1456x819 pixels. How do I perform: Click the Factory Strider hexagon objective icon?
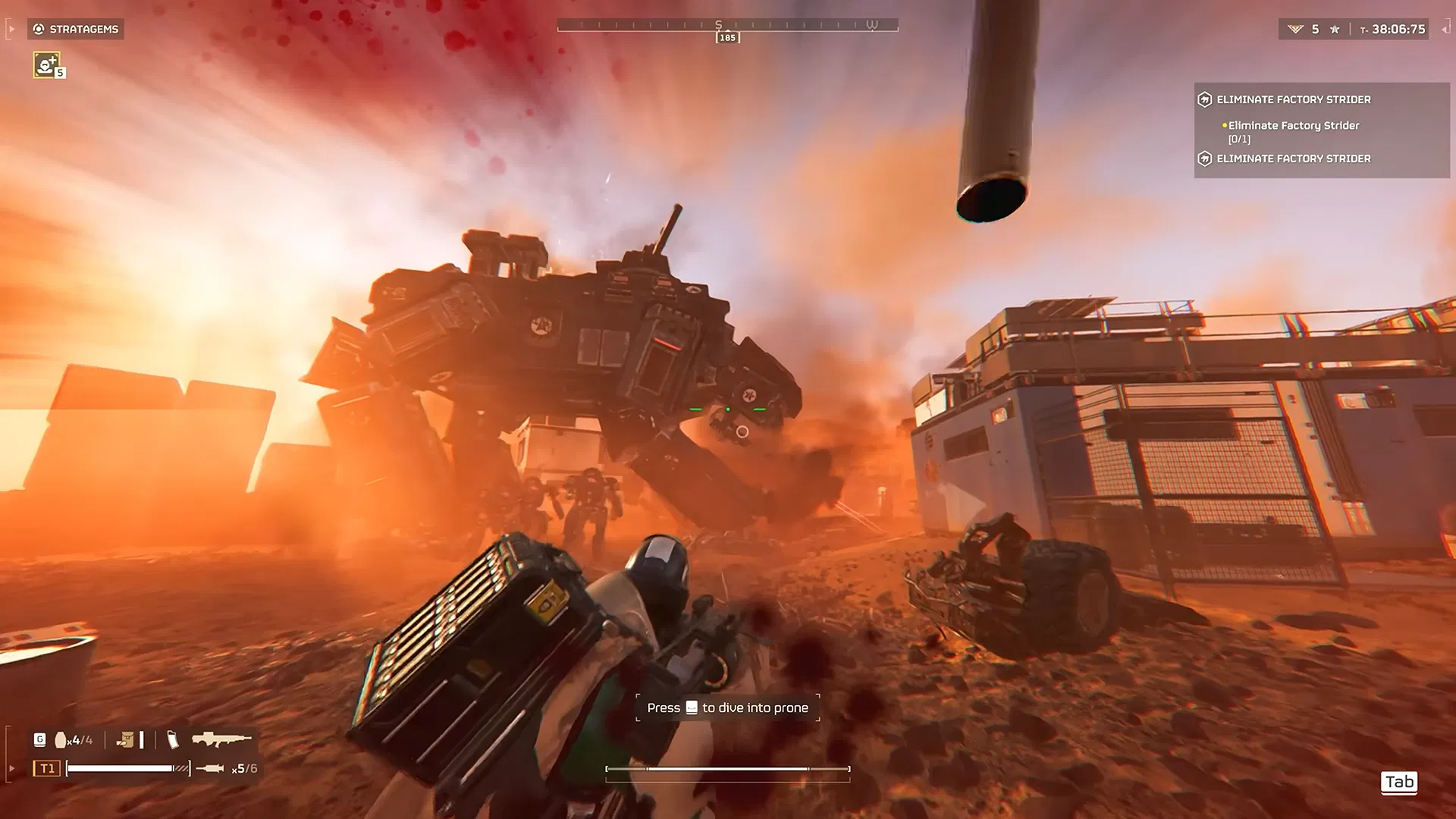pos(1204,99)
